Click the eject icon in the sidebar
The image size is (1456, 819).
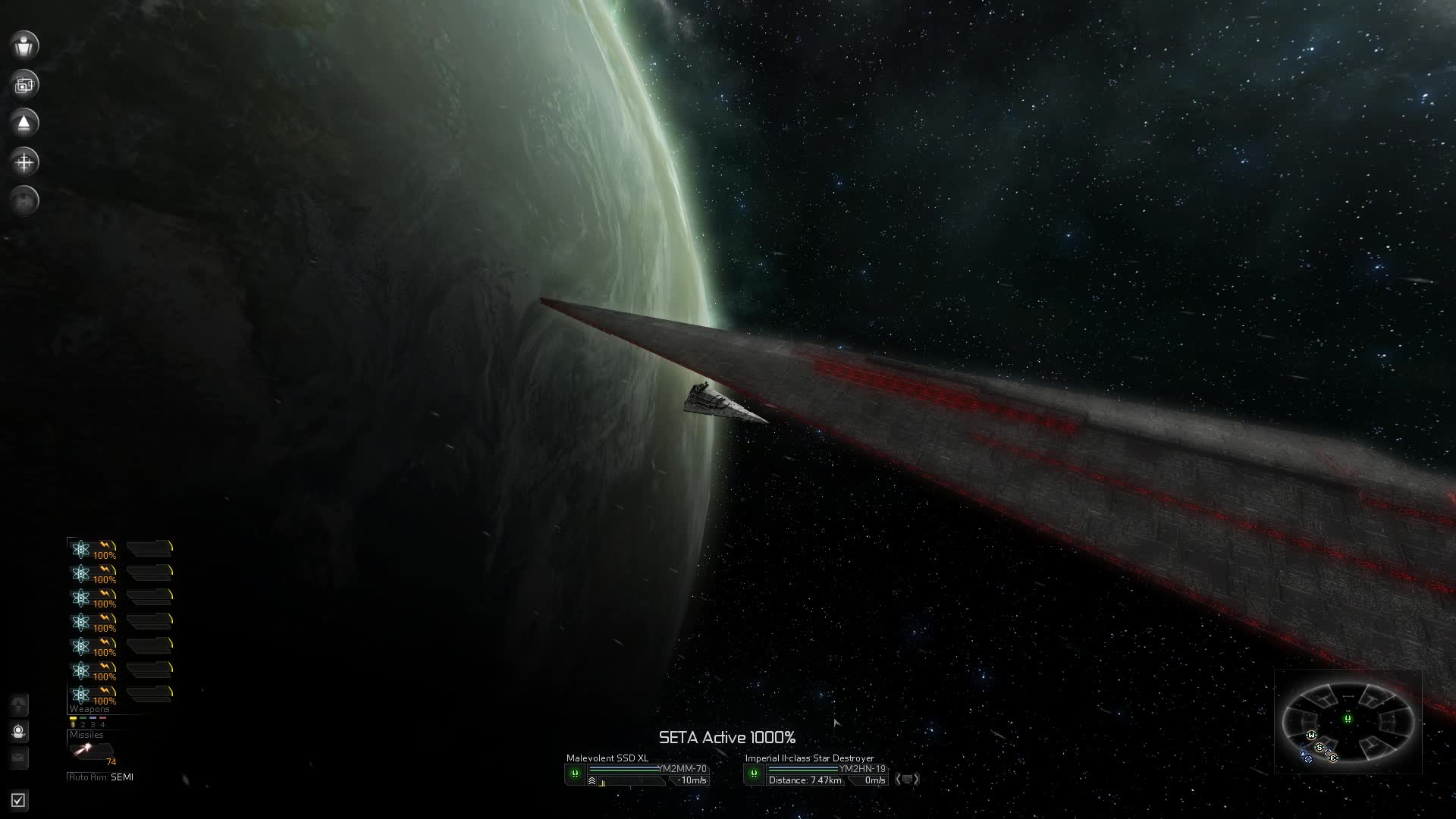(24, 123)
